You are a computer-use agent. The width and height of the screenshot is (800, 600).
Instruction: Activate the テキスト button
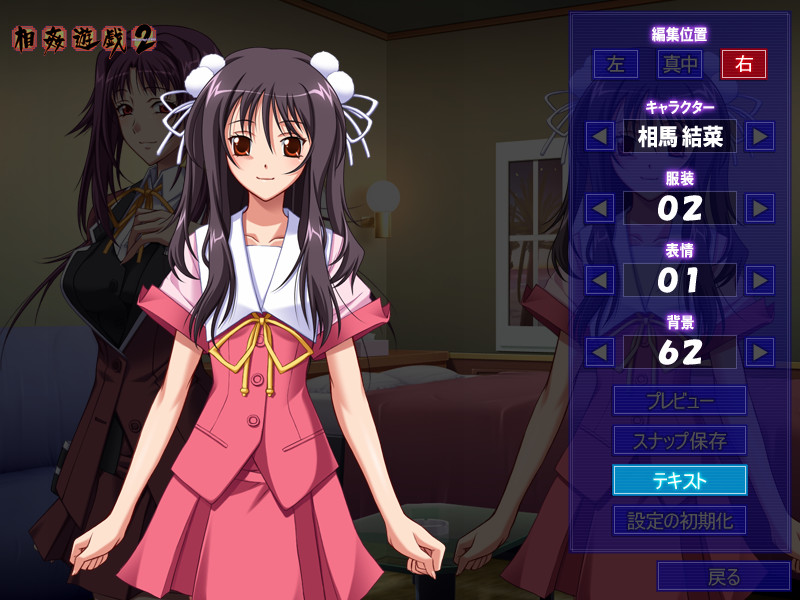coord(680,480)
